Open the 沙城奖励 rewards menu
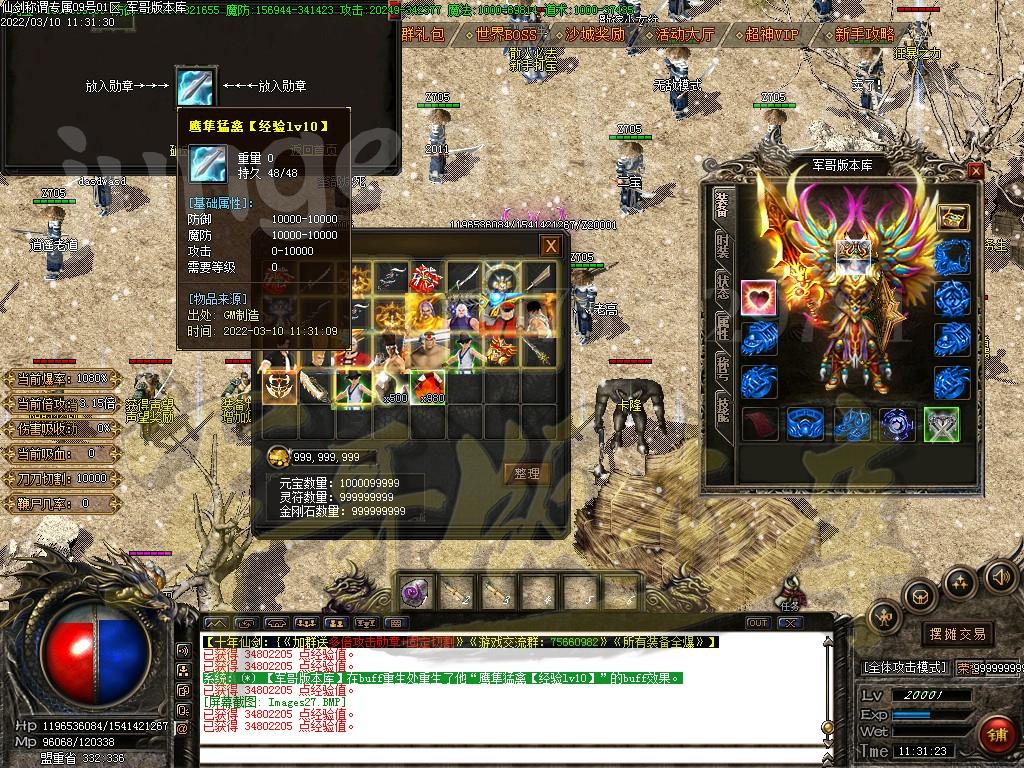The image size is (1024, 768). 594,34
